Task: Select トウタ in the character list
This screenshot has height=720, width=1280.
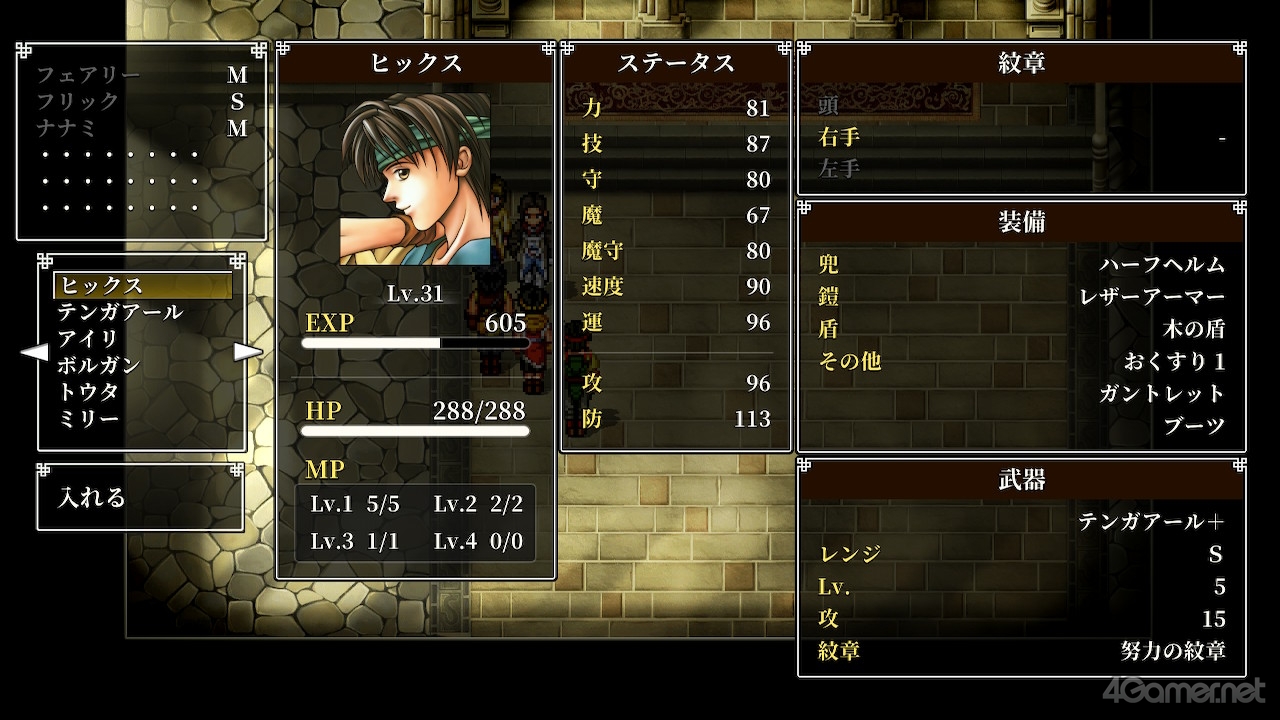Action: [x=88, y=392]
